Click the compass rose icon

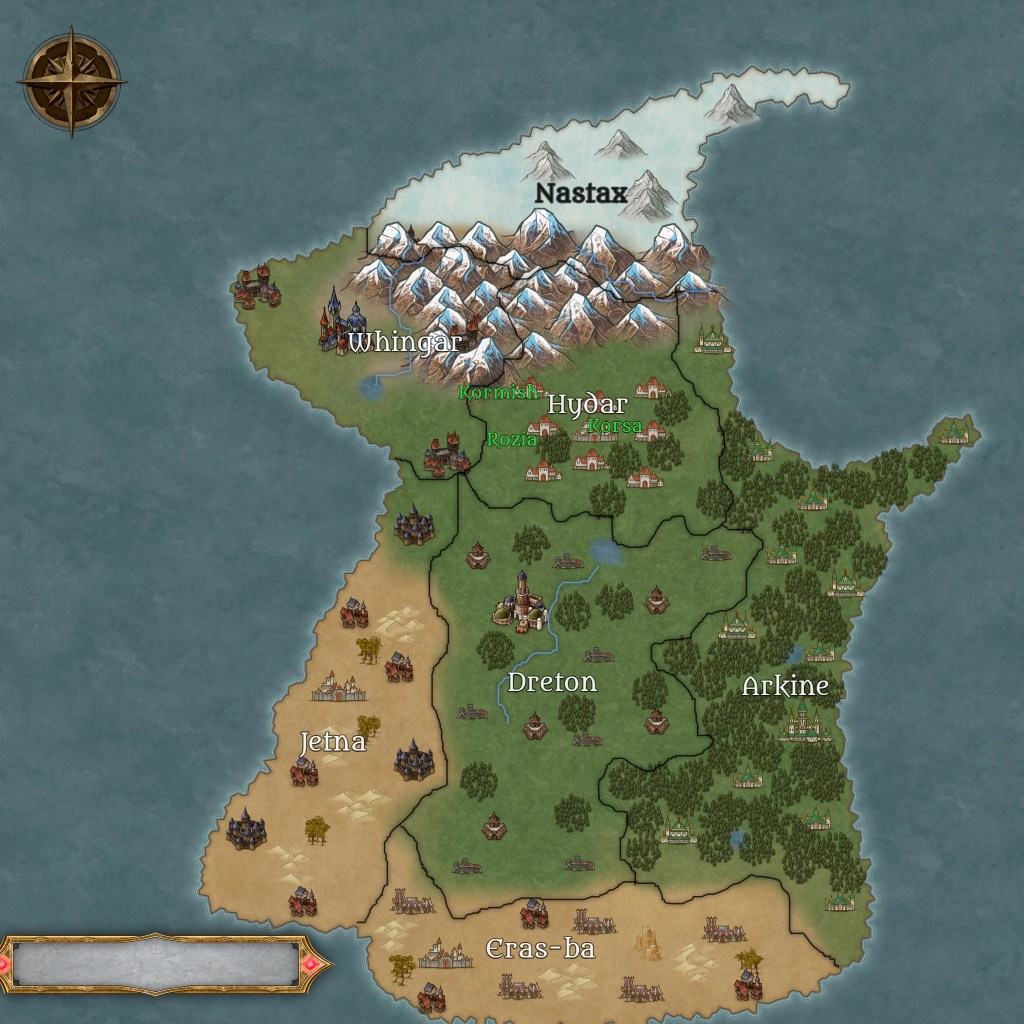pos(72,82)
